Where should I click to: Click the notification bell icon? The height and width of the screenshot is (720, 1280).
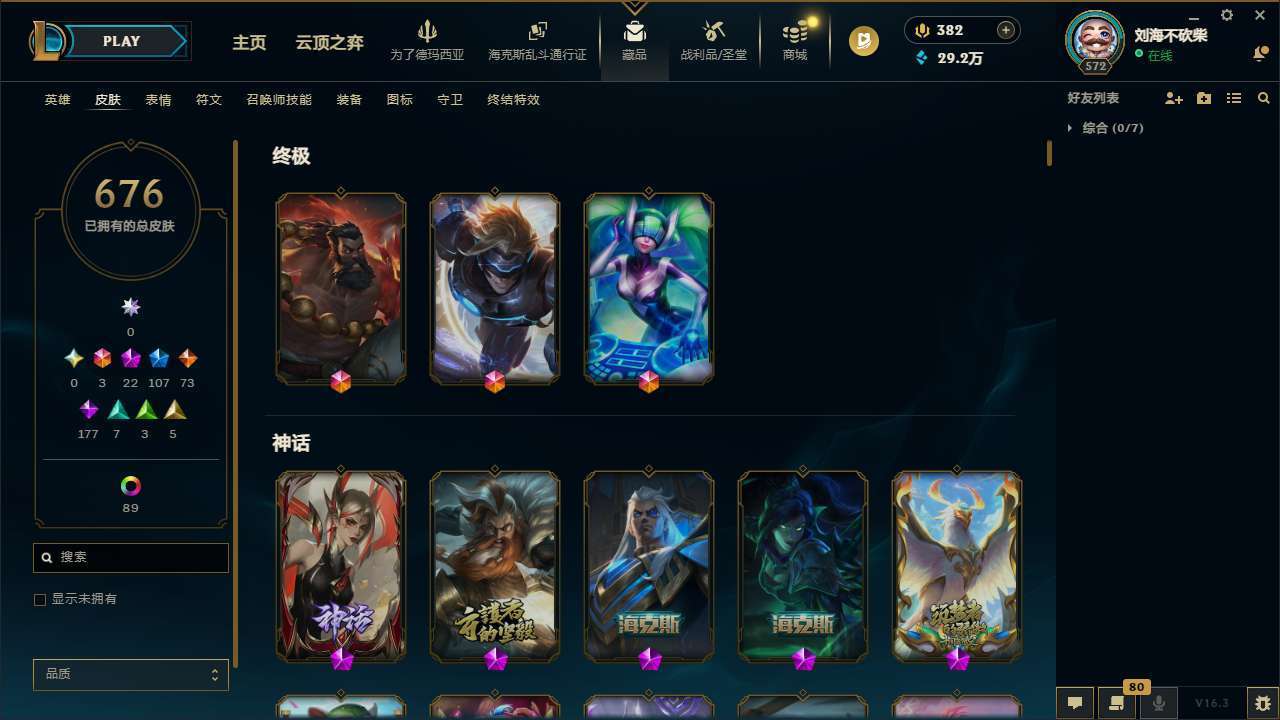[x=1261, y=53]
